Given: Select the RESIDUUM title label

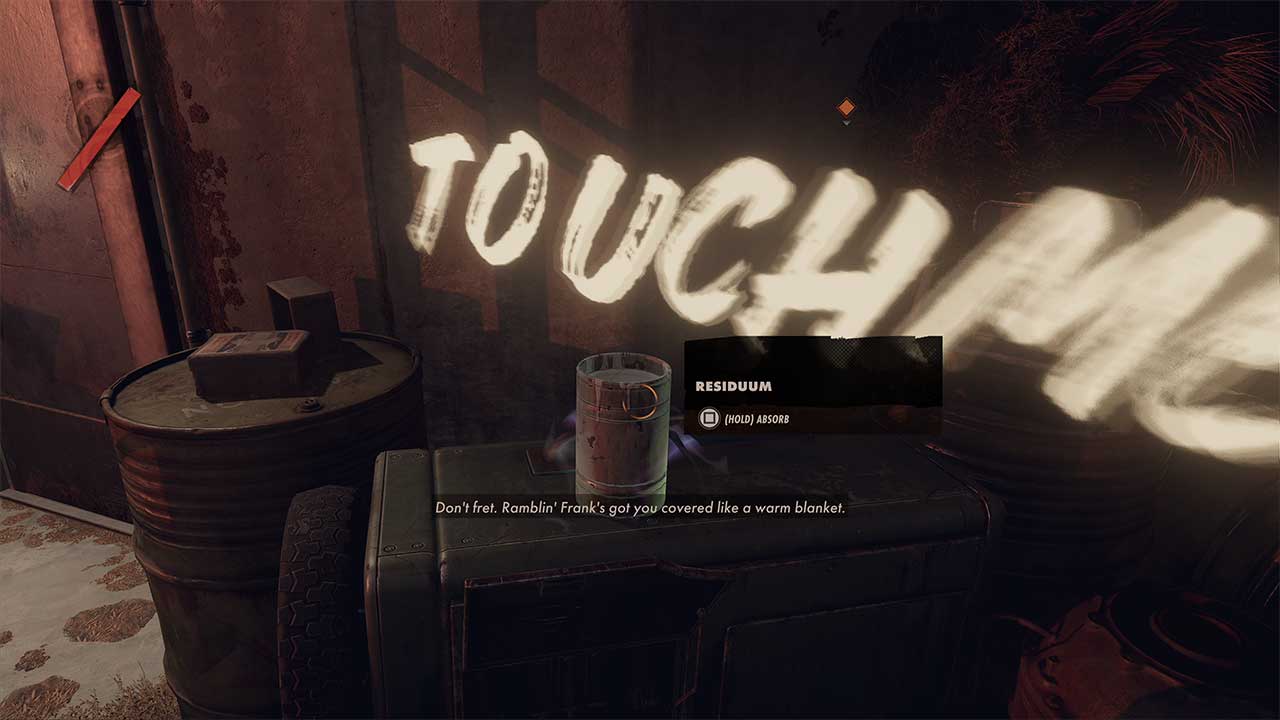Looking at the screenshot, I should coord(732,384).
